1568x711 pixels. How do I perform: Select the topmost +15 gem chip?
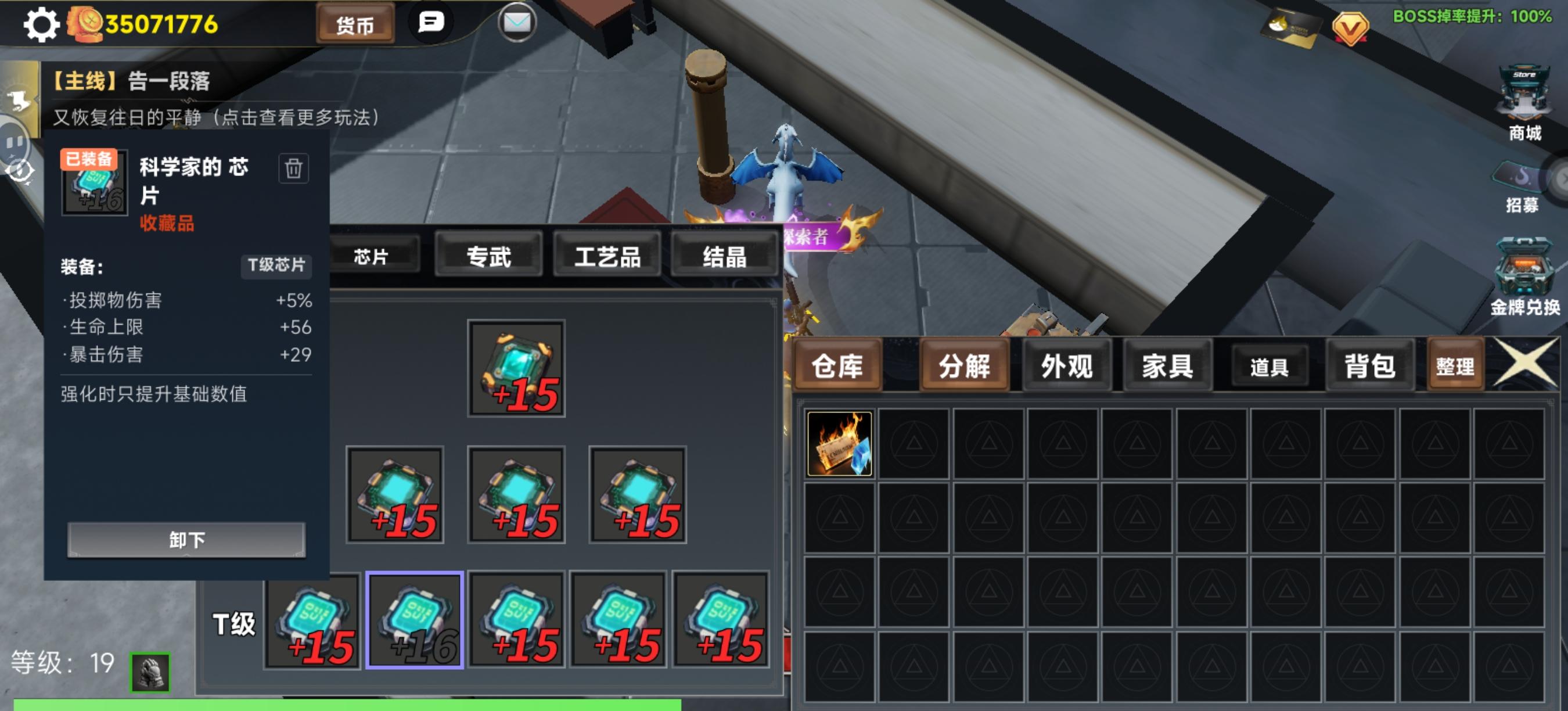516,367
